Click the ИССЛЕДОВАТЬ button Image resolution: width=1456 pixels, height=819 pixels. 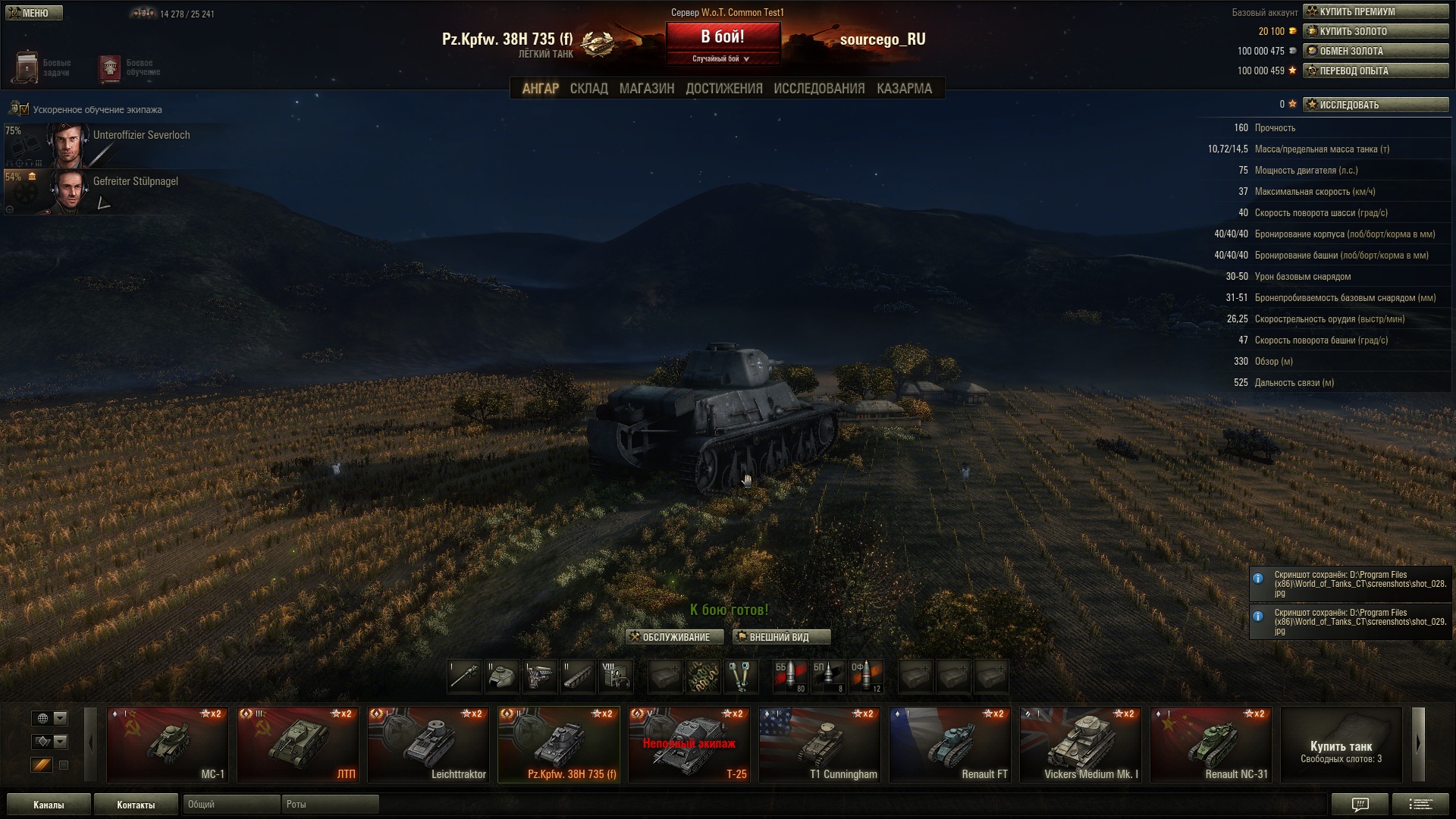pos(1376,105)
